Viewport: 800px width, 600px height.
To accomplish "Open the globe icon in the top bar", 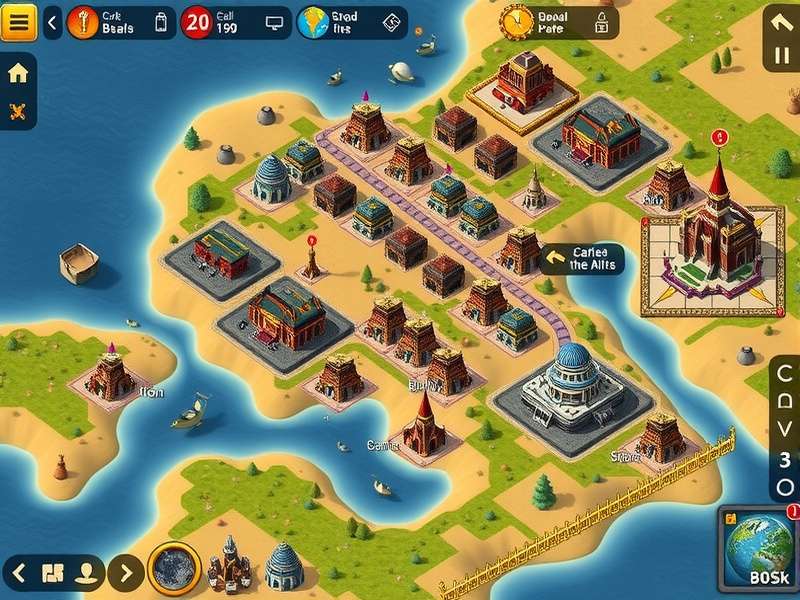I will (311, 21).
